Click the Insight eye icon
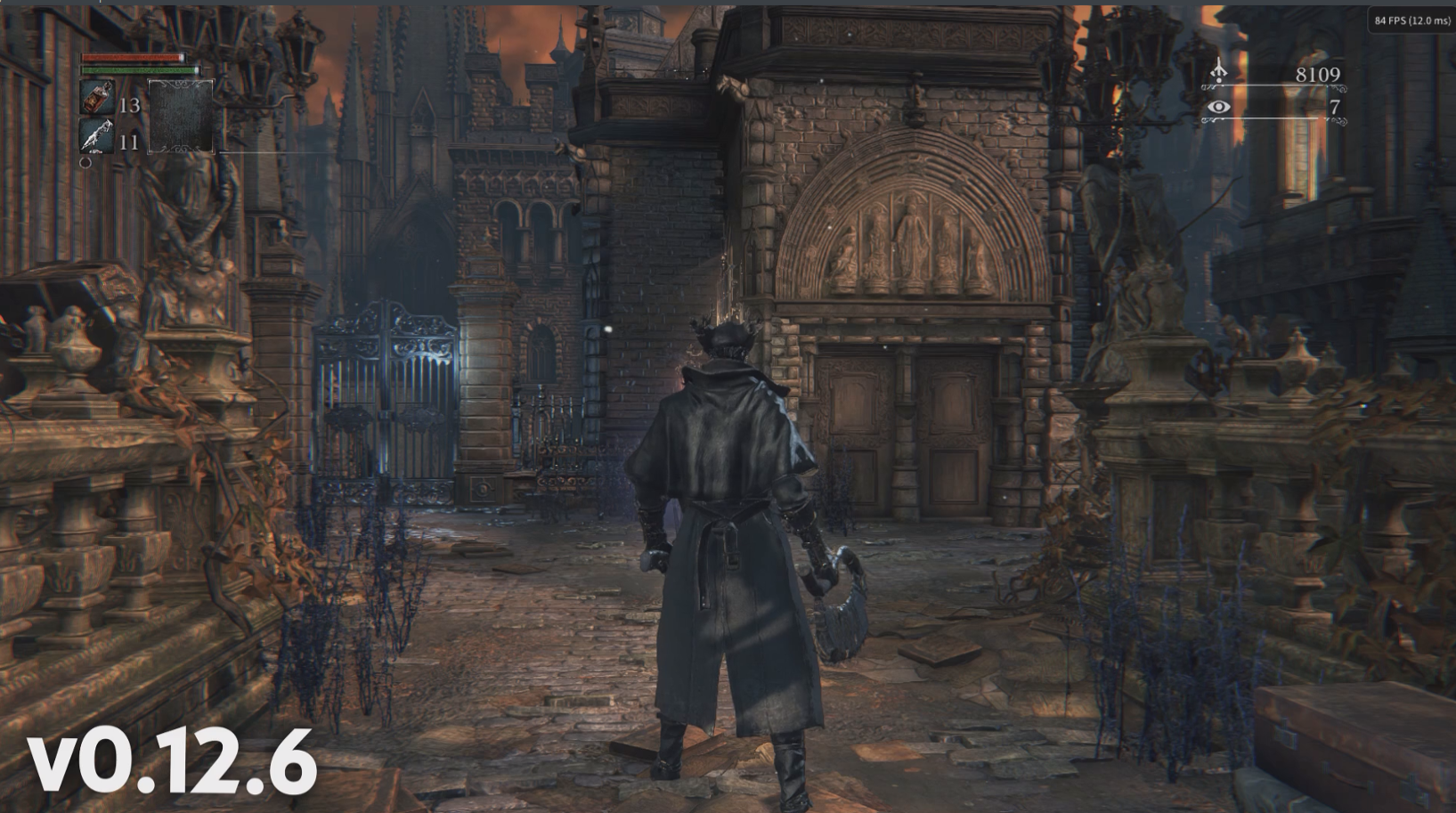The image size is (1456, 813). (x=1217, y=109)
